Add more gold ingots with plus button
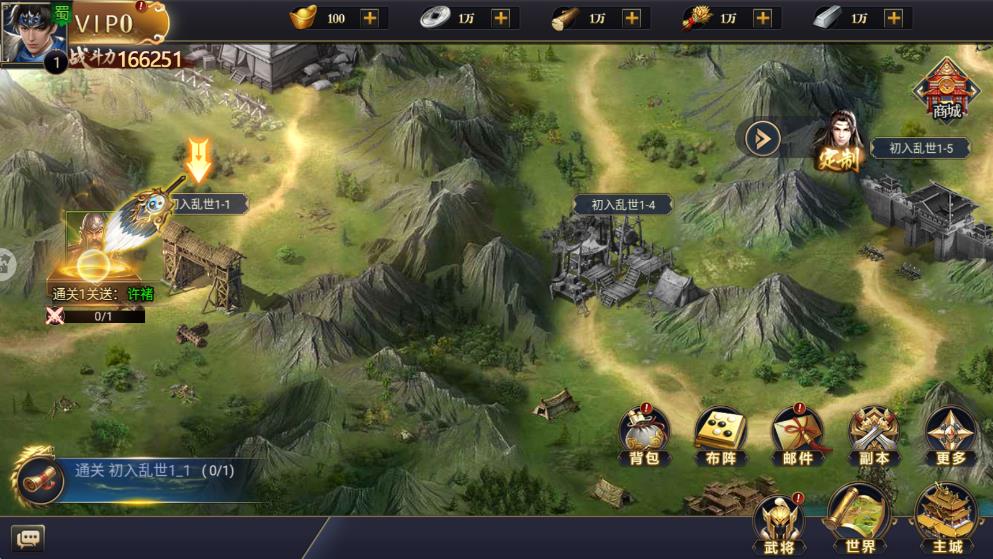 tap(370, 18)
